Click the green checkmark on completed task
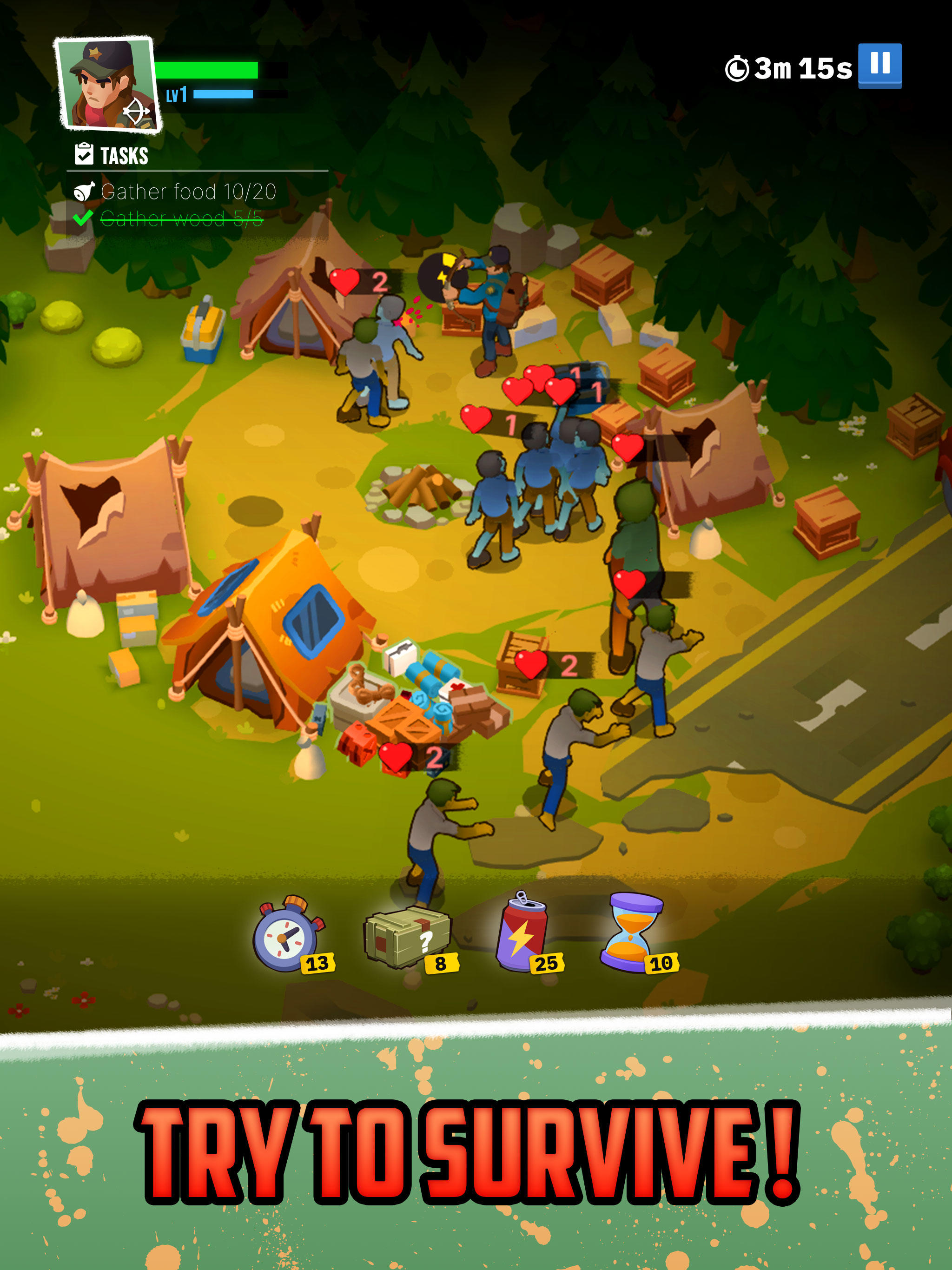Image resolution: width=952 pixels, height=1270 pixels. 83,219
